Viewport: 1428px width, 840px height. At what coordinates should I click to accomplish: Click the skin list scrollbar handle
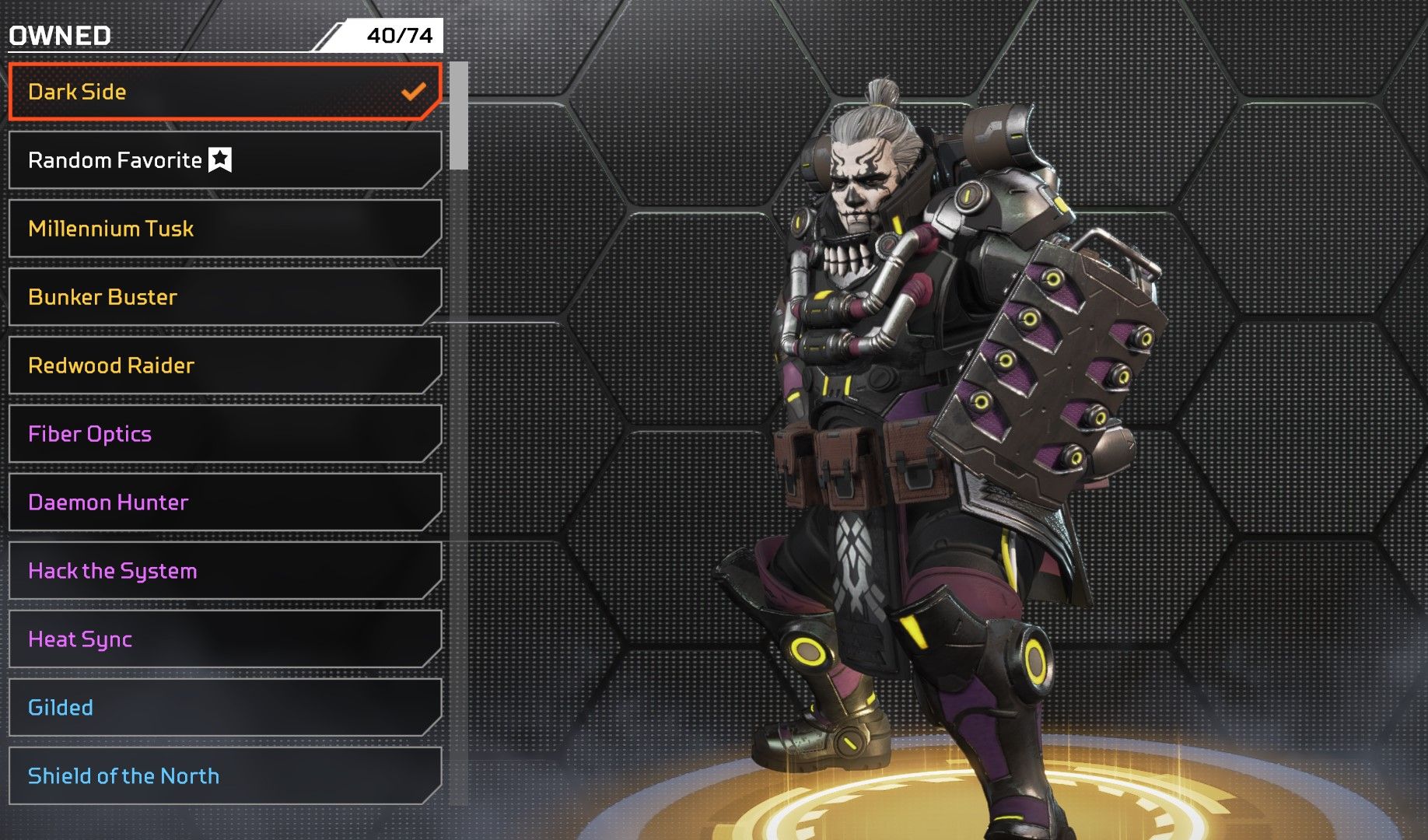[459, 115]
